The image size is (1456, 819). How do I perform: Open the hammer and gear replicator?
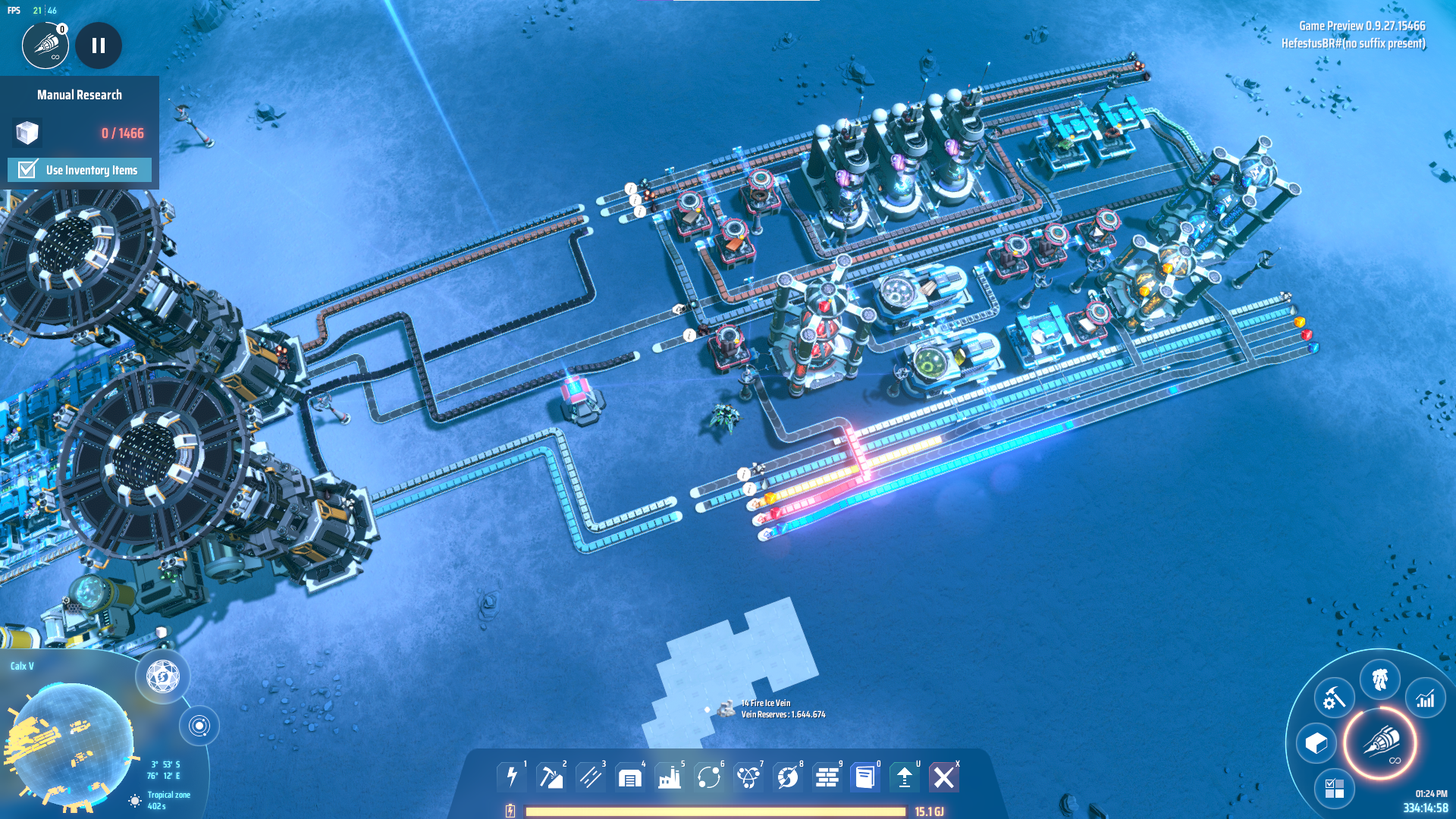tap(1334, 698)
